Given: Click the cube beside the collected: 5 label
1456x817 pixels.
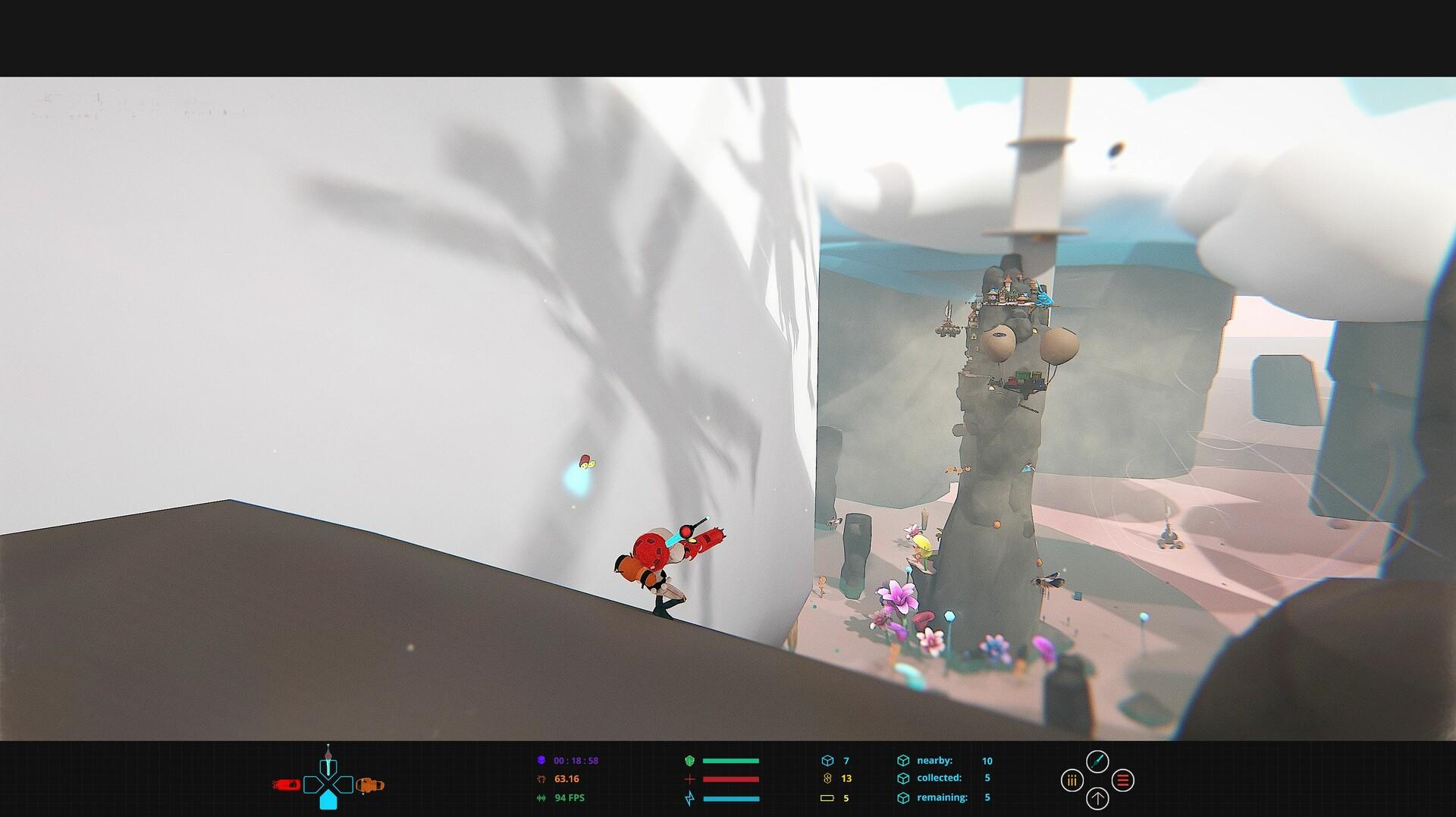Looking at the screenshot, I should [x=904, y=778].
